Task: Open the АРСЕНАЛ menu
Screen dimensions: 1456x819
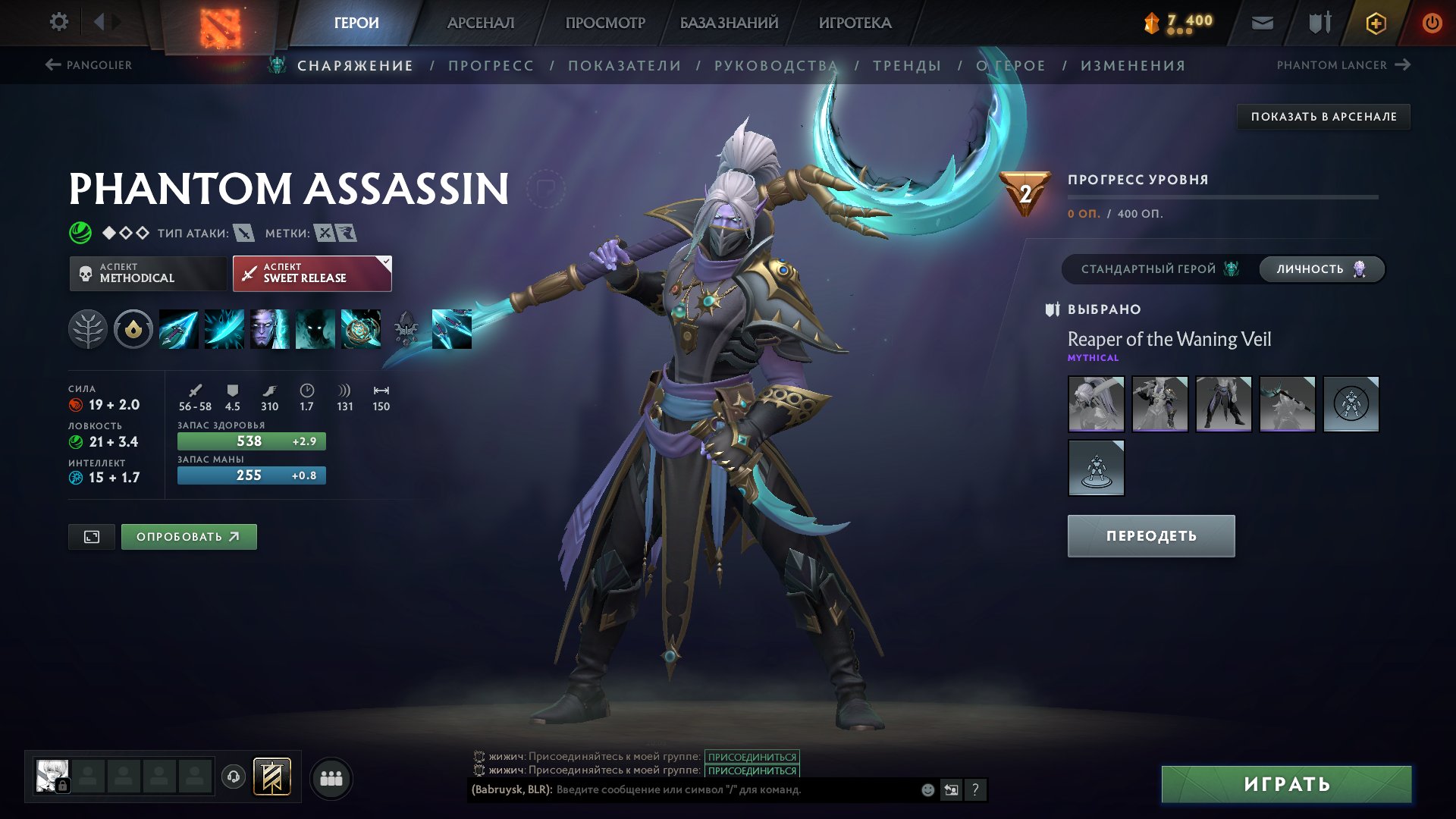Action: coord(480,22)
